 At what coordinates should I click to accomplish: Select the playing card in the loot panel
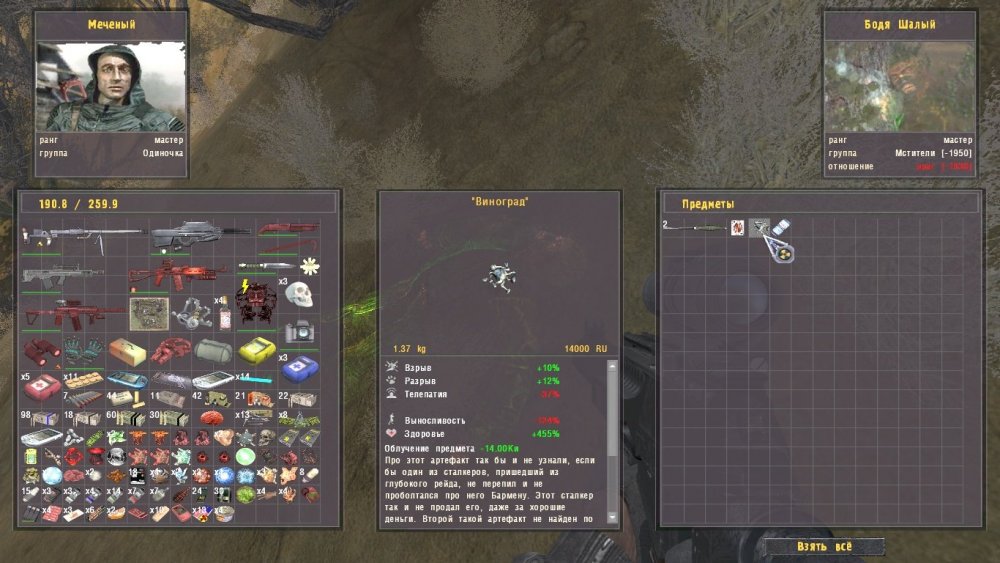[738, 228]
